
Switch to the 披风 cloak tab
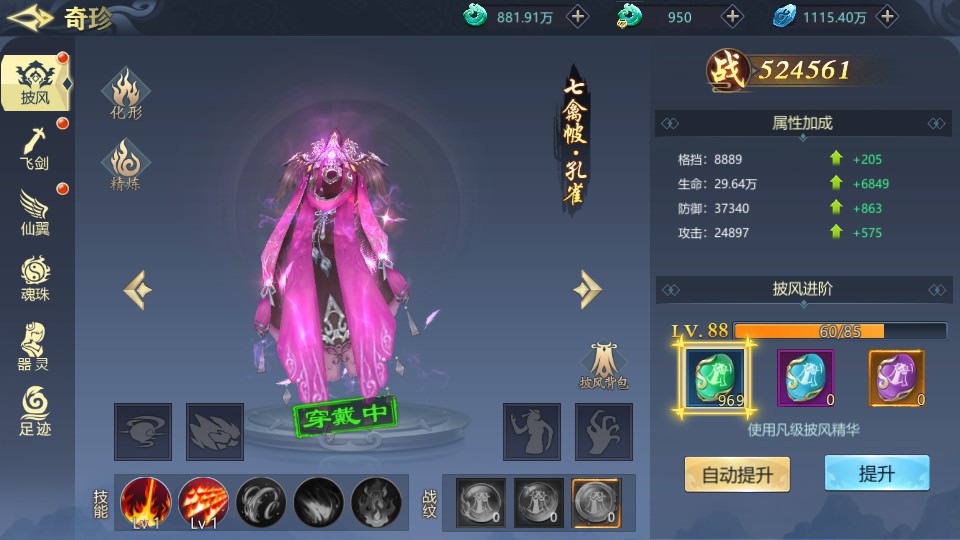click(x=34, y=82)
